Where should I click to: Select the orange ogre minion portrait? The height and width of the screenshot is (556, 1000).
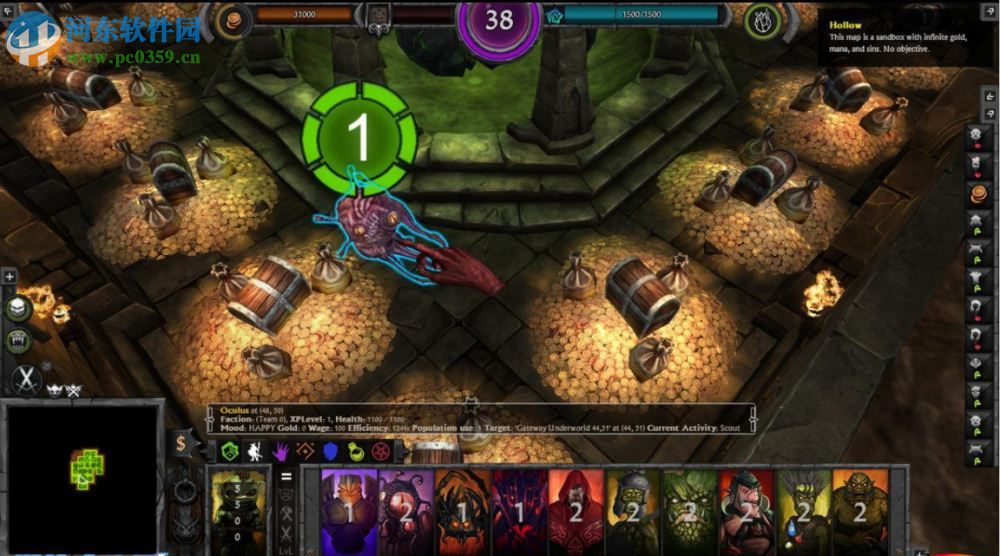point(859,512)
